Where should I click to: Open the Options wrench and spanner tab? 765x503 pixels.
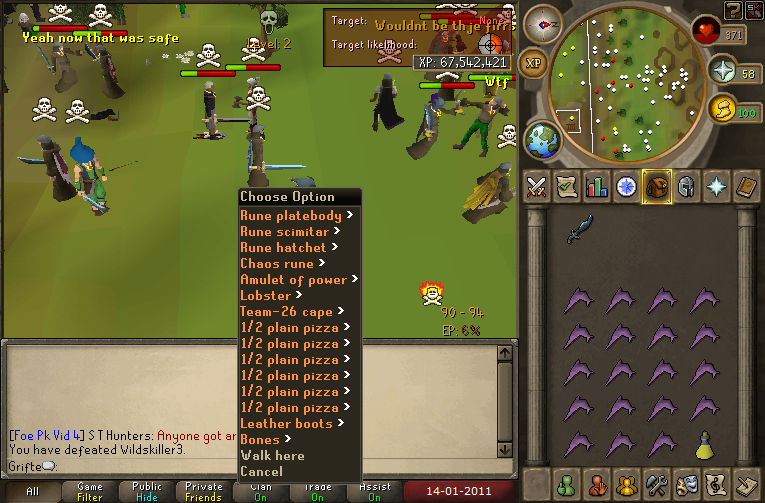tap(657, 484)
